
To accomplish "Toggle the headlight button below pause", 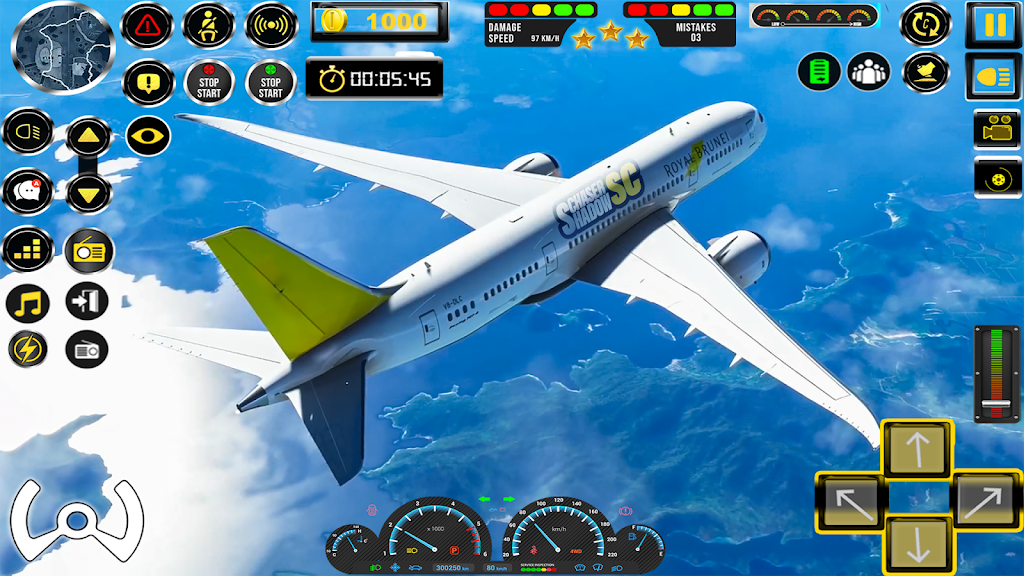I will tap(993, 78).
